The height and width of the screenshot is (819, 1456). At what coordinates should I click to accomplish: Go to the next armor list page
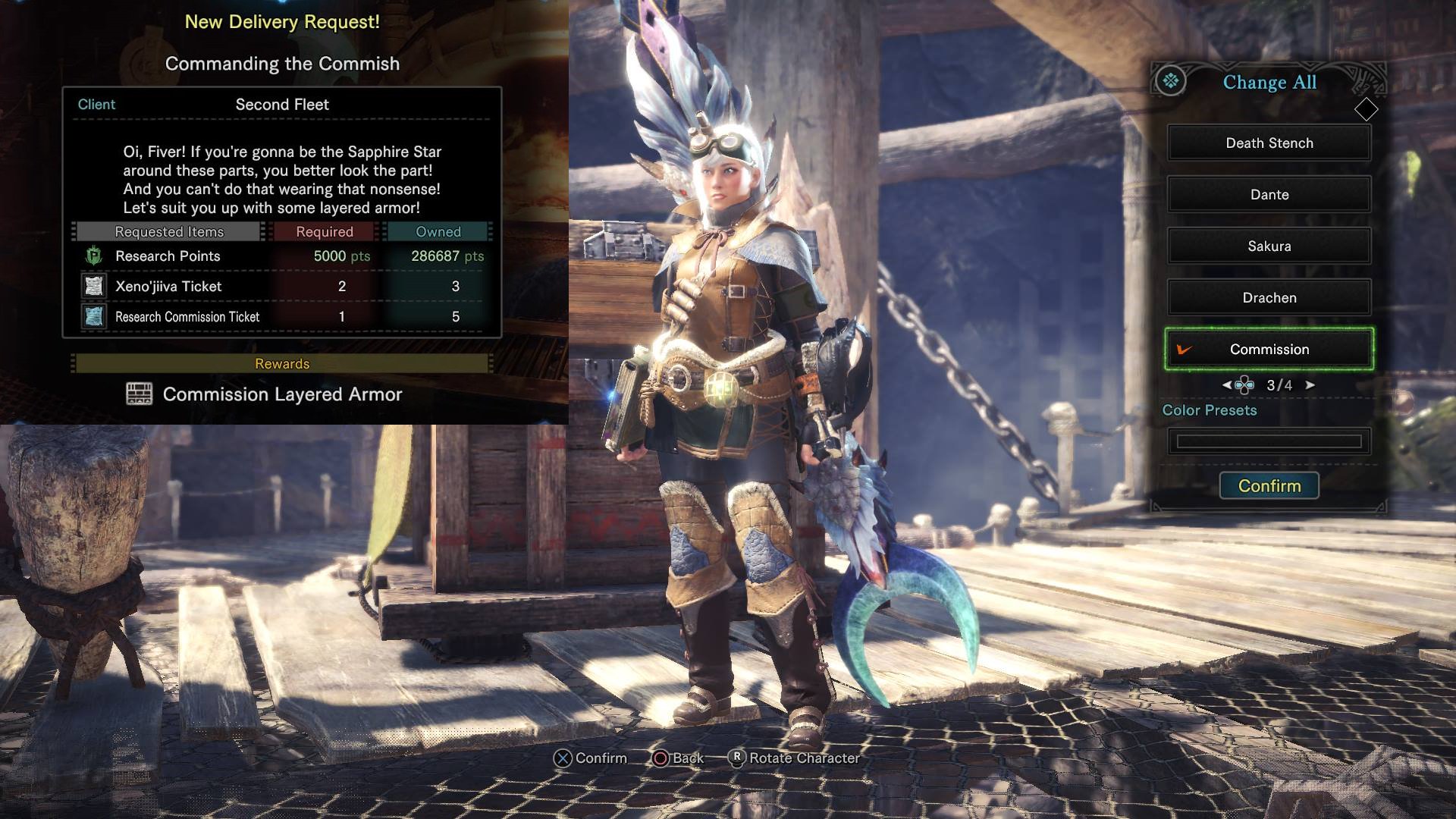(1310, 385)
